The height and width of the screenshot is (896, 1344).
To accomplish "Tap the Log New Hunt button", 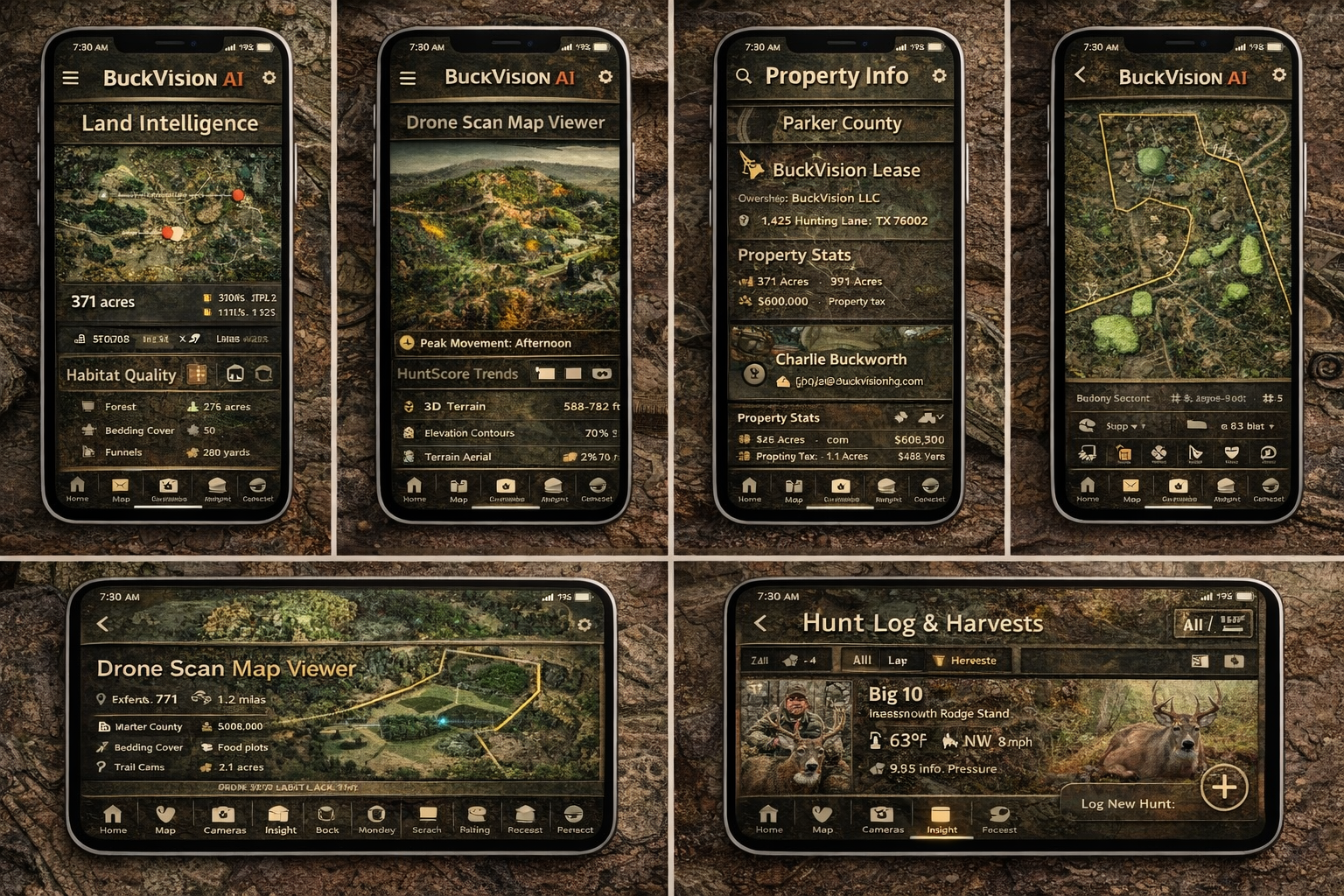I will pyautogui.click(x=1129, y=803).
